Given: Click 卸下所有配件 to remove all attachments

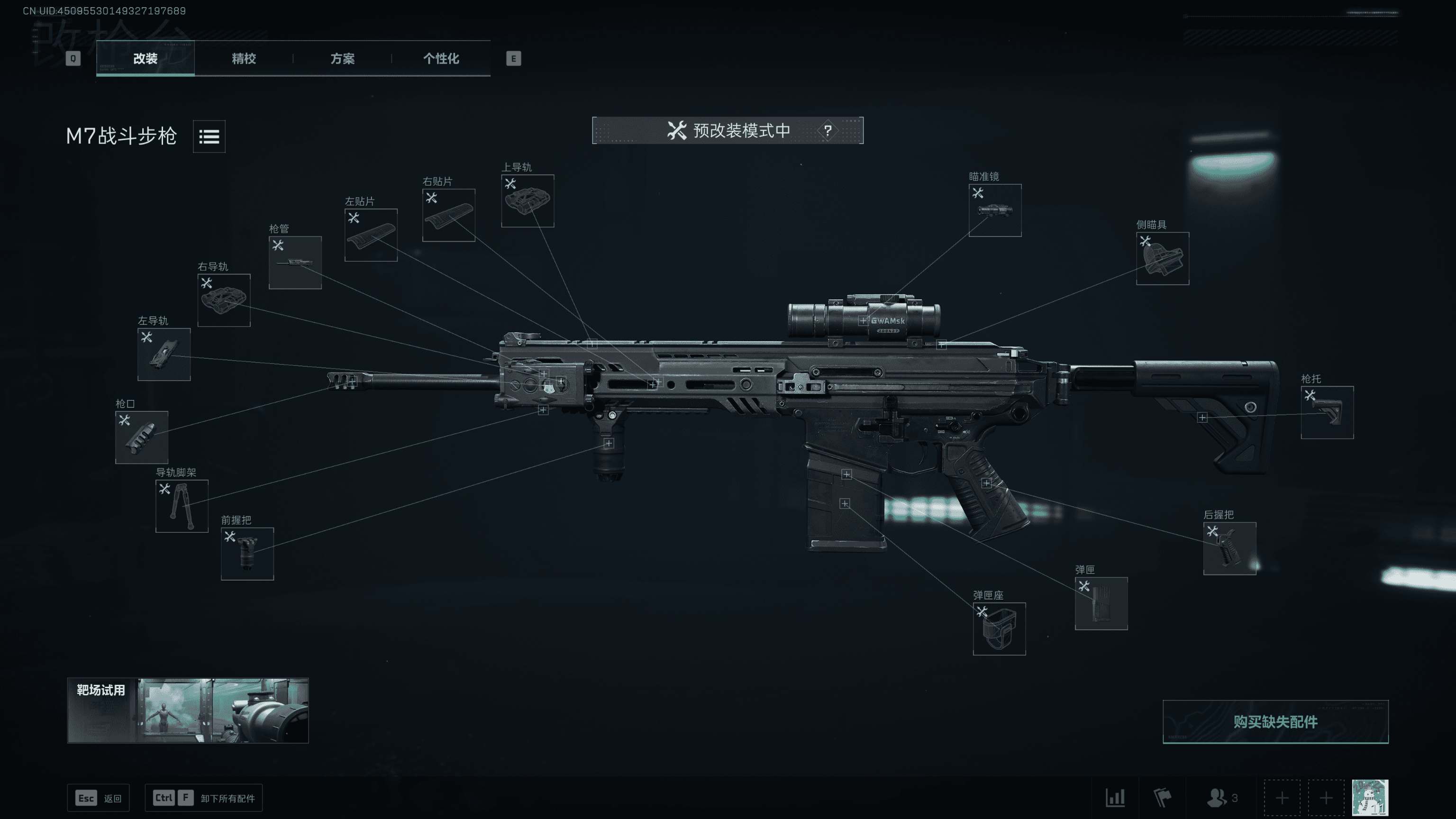Looking at the screenshot, I should (x=203, y=798).
